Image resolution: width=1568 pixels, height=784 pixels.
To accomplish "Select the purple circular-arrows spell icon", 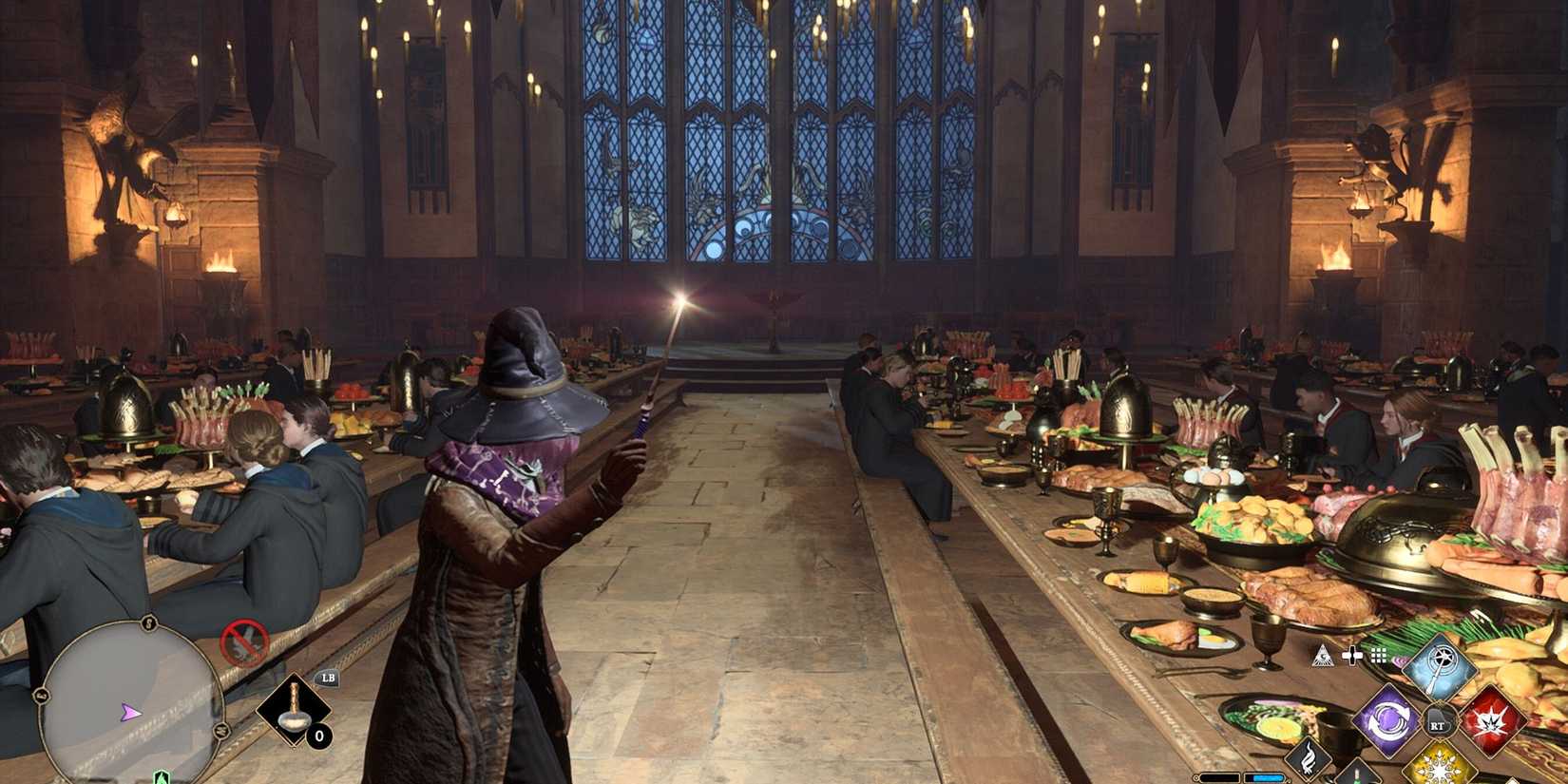I will point(1388,720).
